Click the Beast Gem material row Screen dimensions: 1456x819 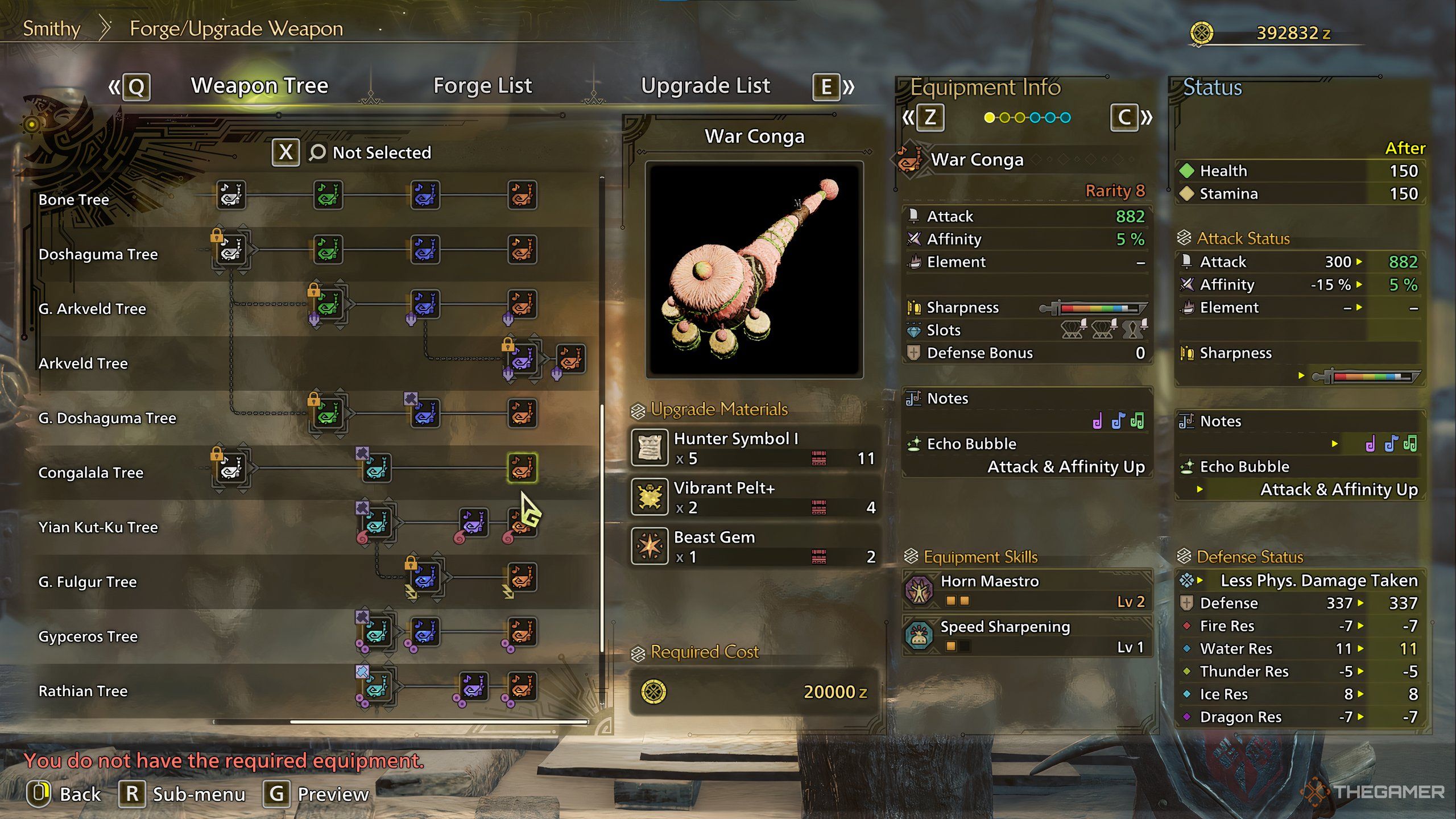754,546
